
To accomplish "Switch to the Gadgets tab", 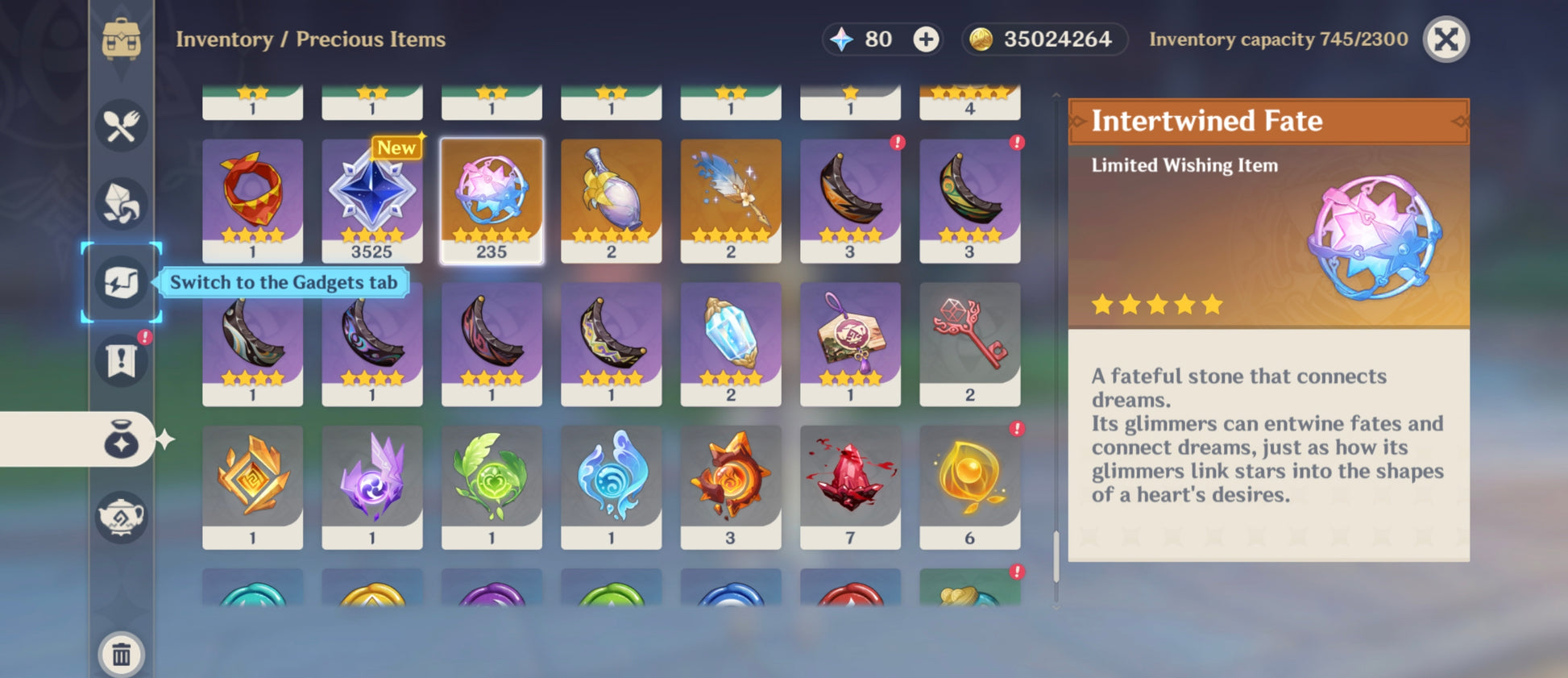I will tap(121, 282).
